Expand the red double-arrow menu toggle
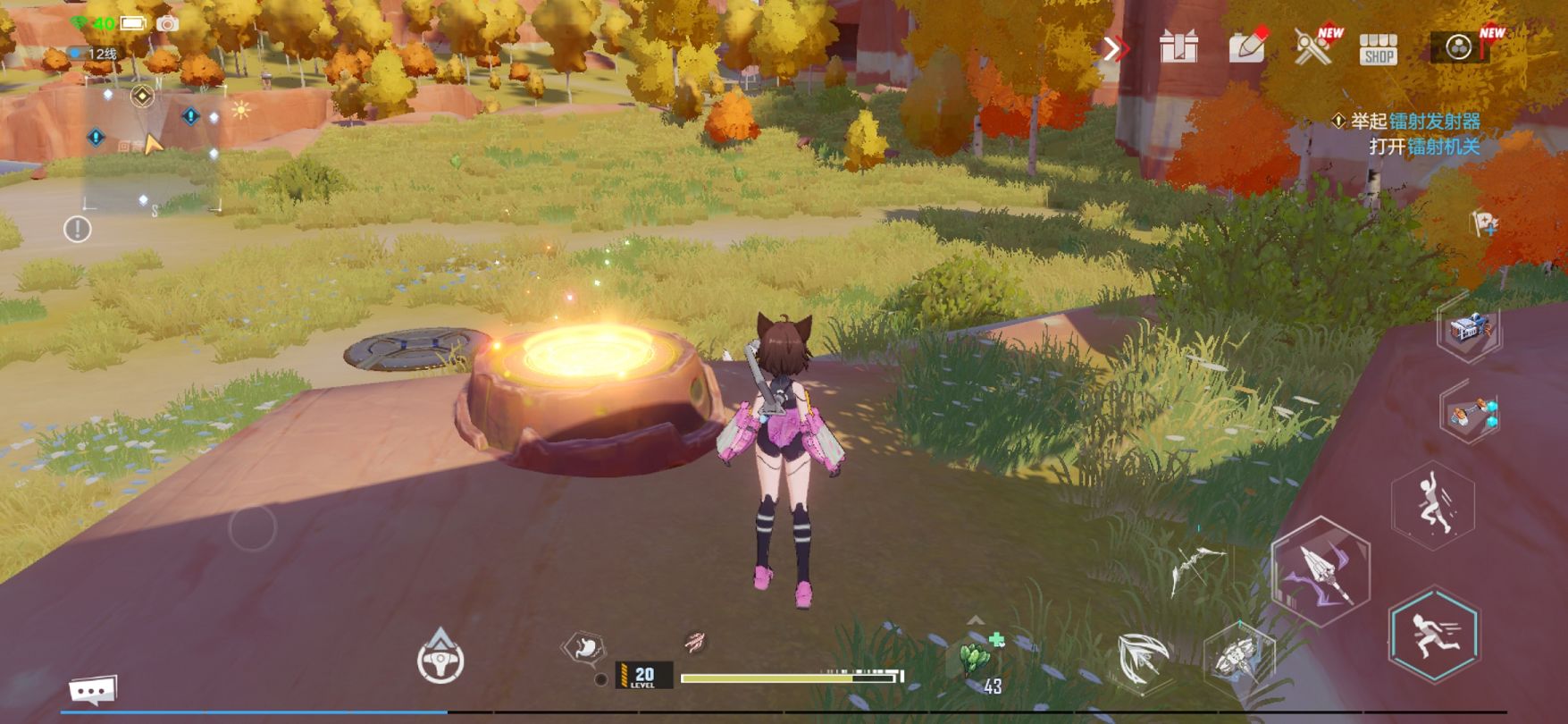 (1114, 48)
